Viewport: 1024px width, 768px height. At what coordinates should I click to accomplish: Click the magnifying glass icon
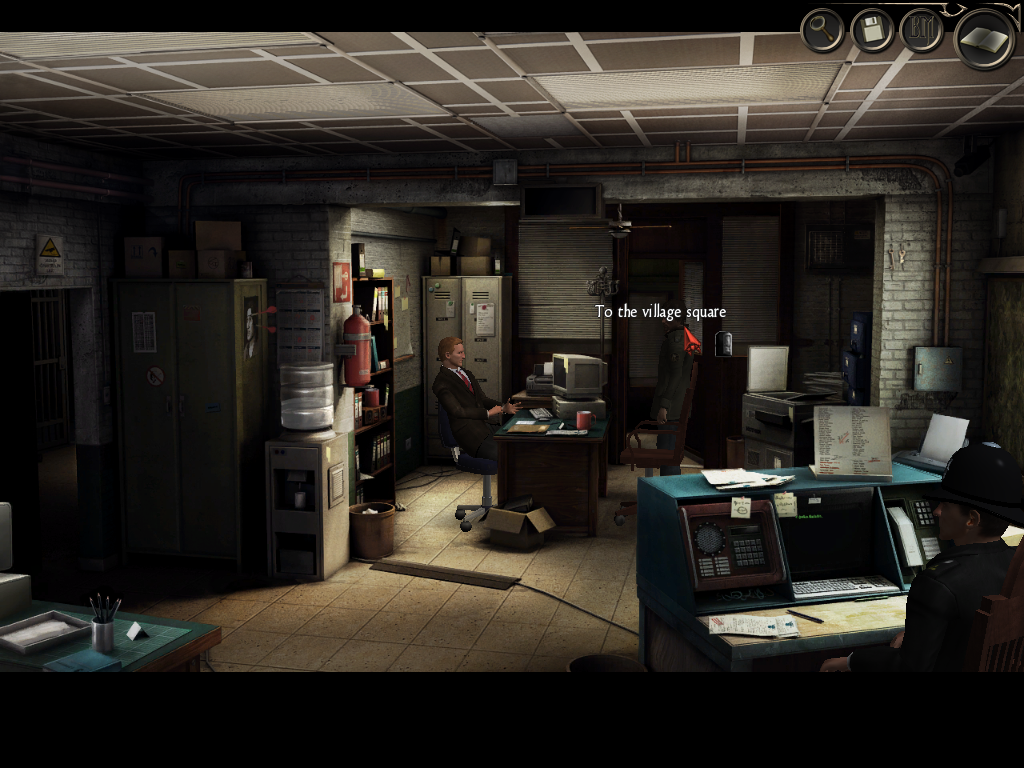coord(823,31)
